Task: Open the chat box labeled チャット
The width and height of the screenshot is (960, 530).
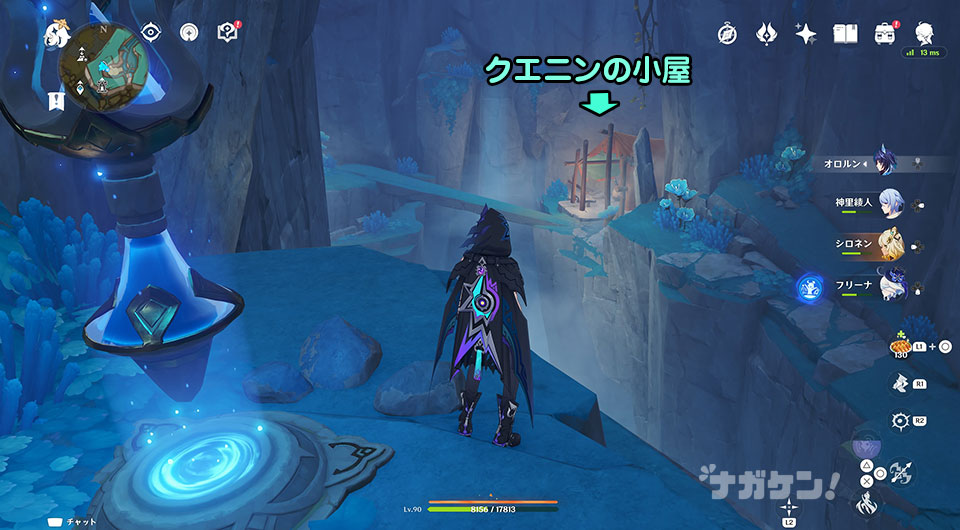Action: pos(75,521)
